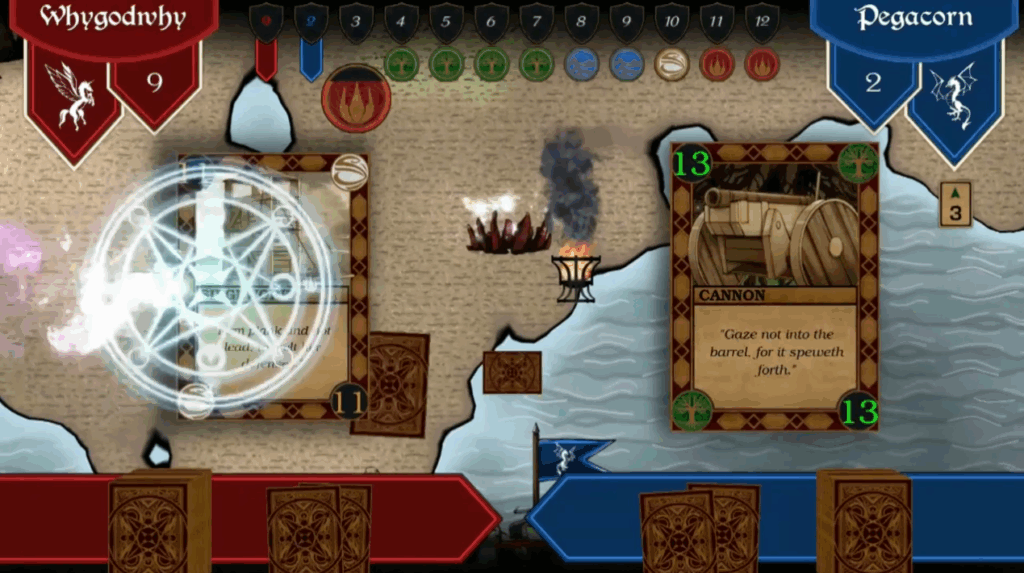This screenshot has width=1024, height=573.
Task: Click the large red fire element emblem
Action: click(x=356, y=99)
